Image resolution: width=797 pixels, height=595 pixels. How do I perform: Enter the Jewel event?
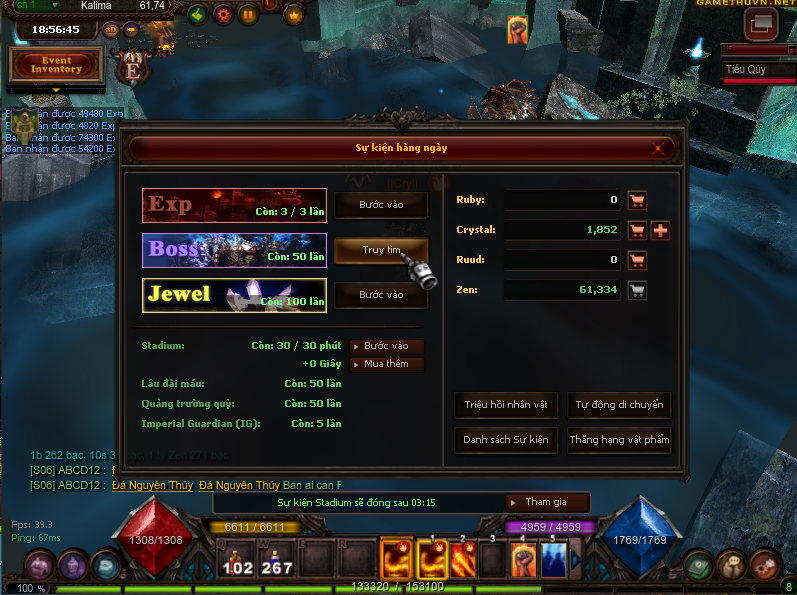tap(381, 295)
